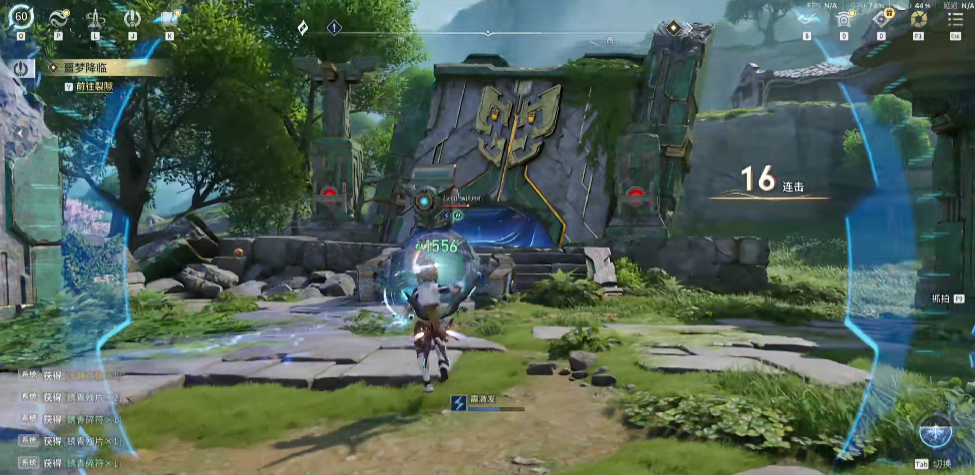The height and width of the screenshot is (475, 975).
Task: Open the list menu icon
Action: 956,17
